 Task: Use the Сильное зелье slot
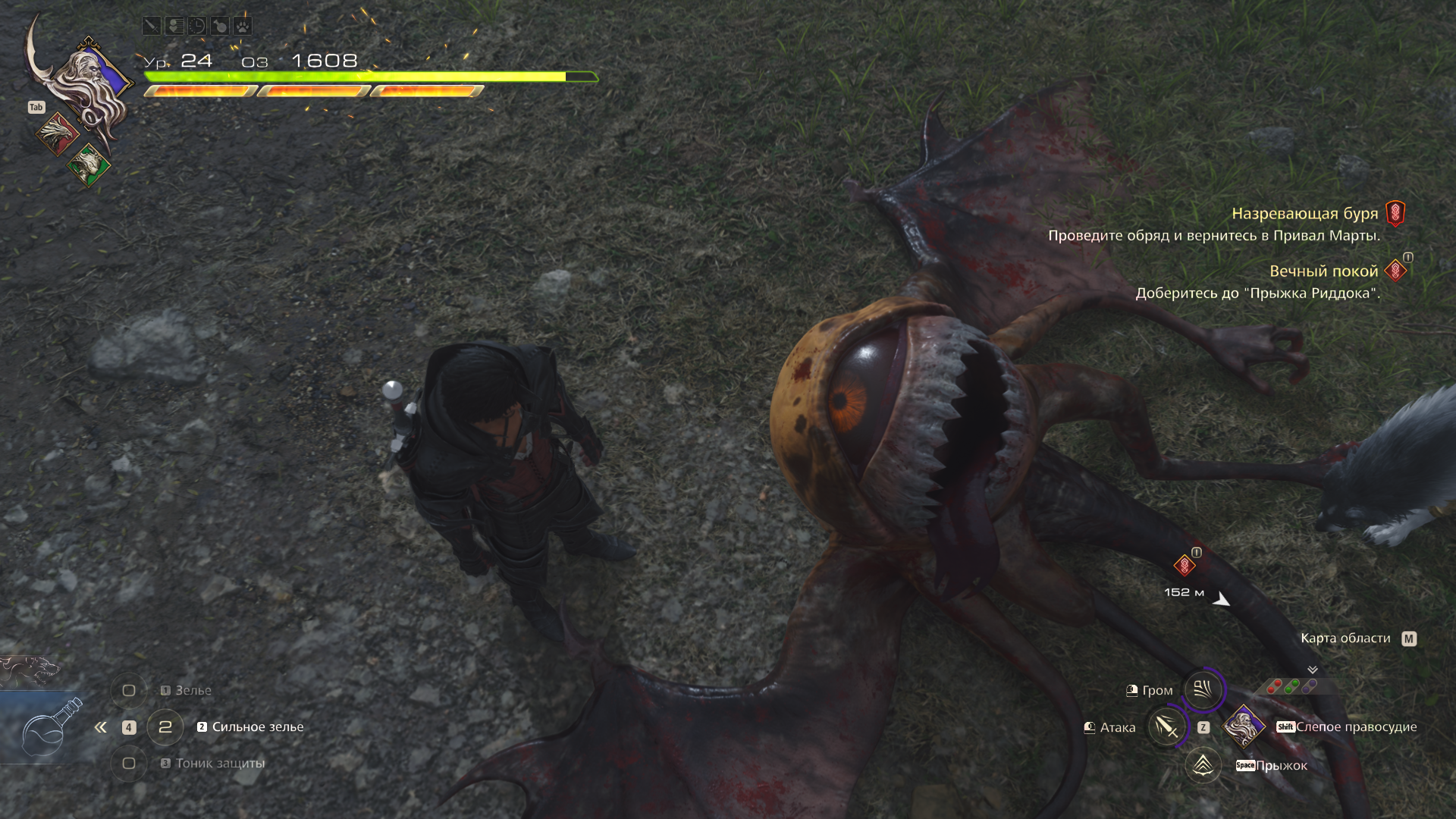click(x=165, y=727)
